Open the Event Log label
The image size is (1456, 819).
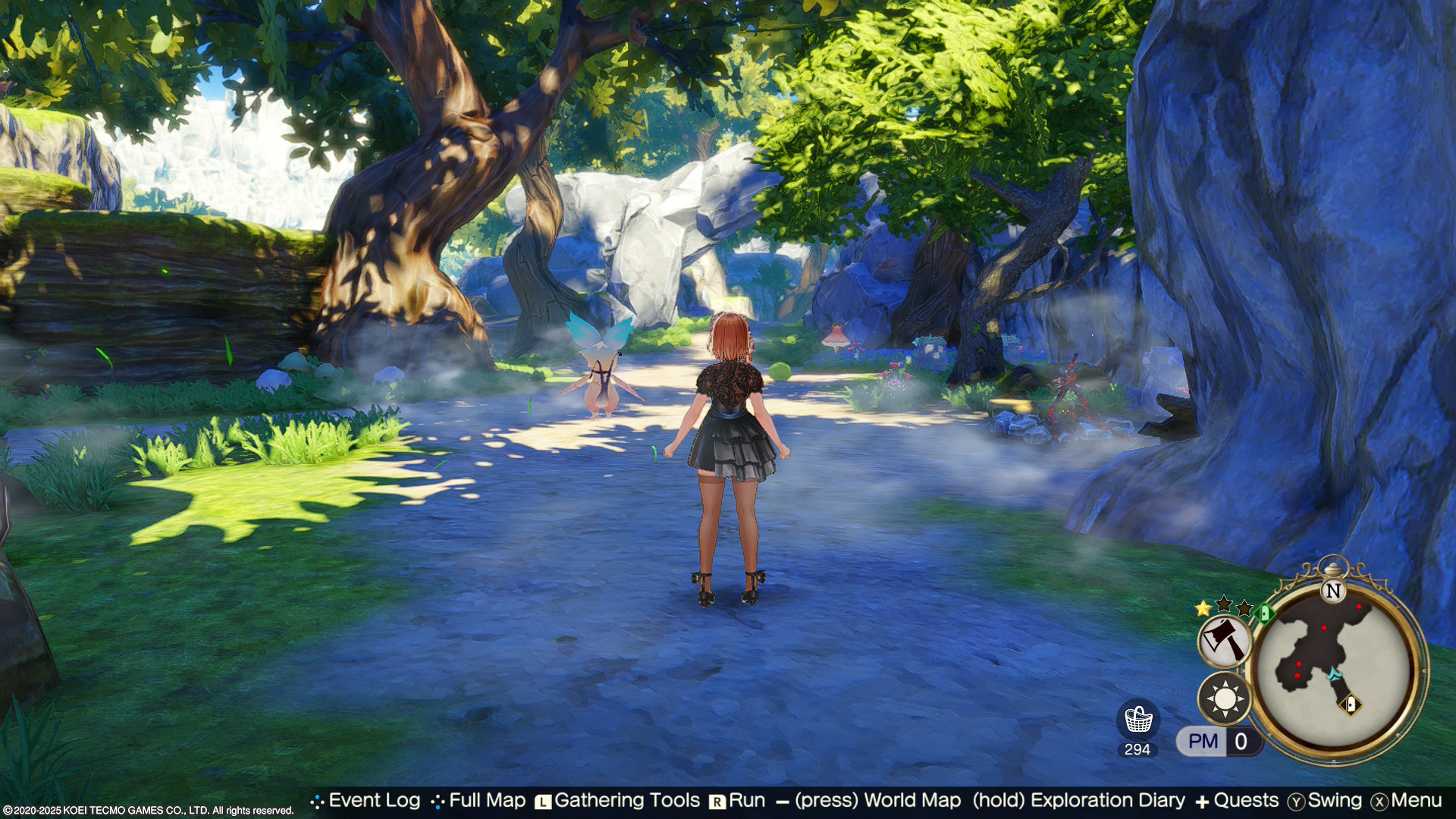[x=374, y=801]
